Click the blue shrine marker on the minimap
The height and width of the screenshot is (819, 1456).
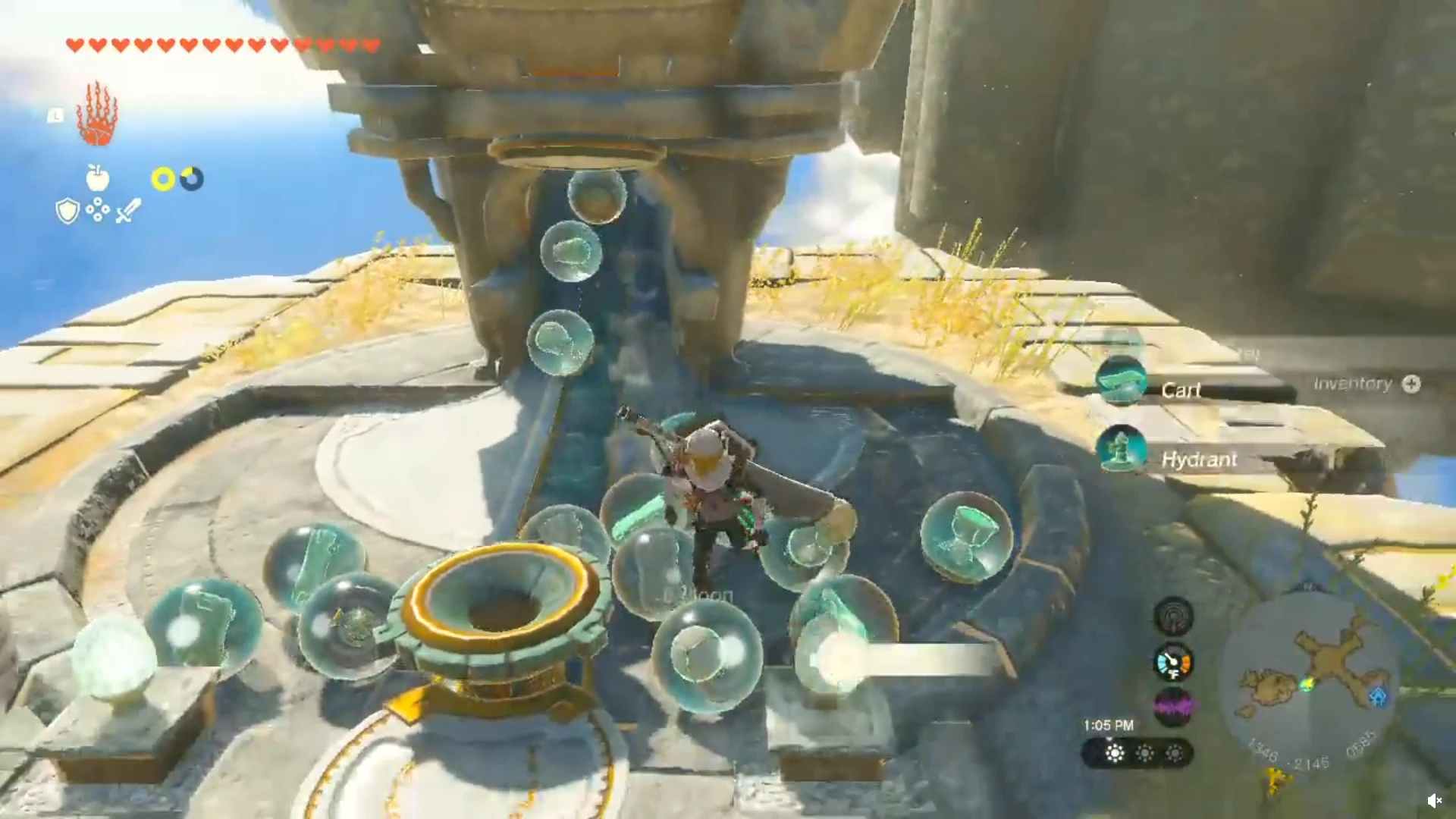pyautogui.click(x=1378, y=696)
